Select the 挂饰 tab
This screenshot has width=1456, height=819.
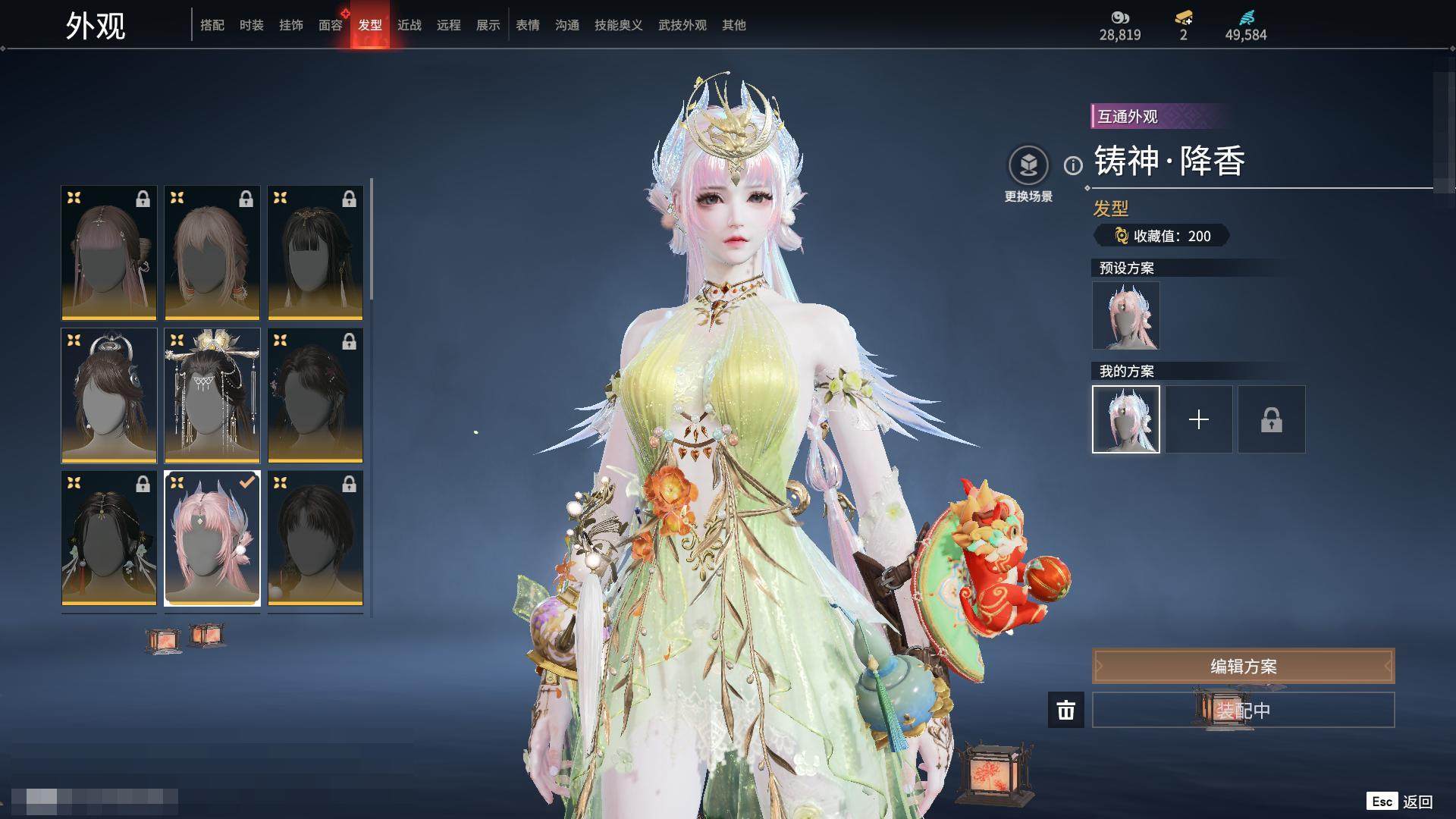coord(291,25)
